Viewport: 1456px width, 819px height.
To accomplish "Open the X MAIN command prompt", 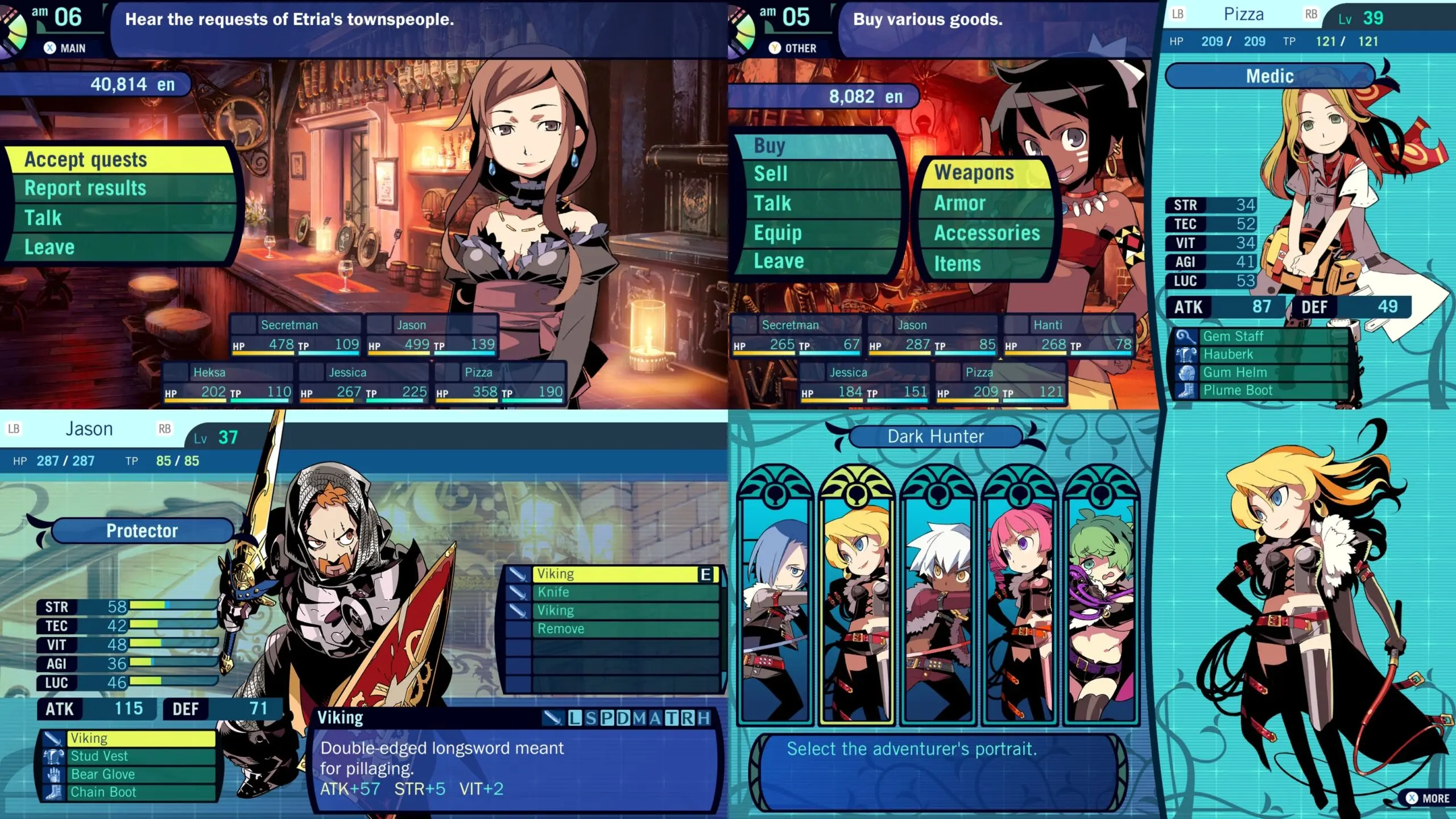I will point(65,48).
